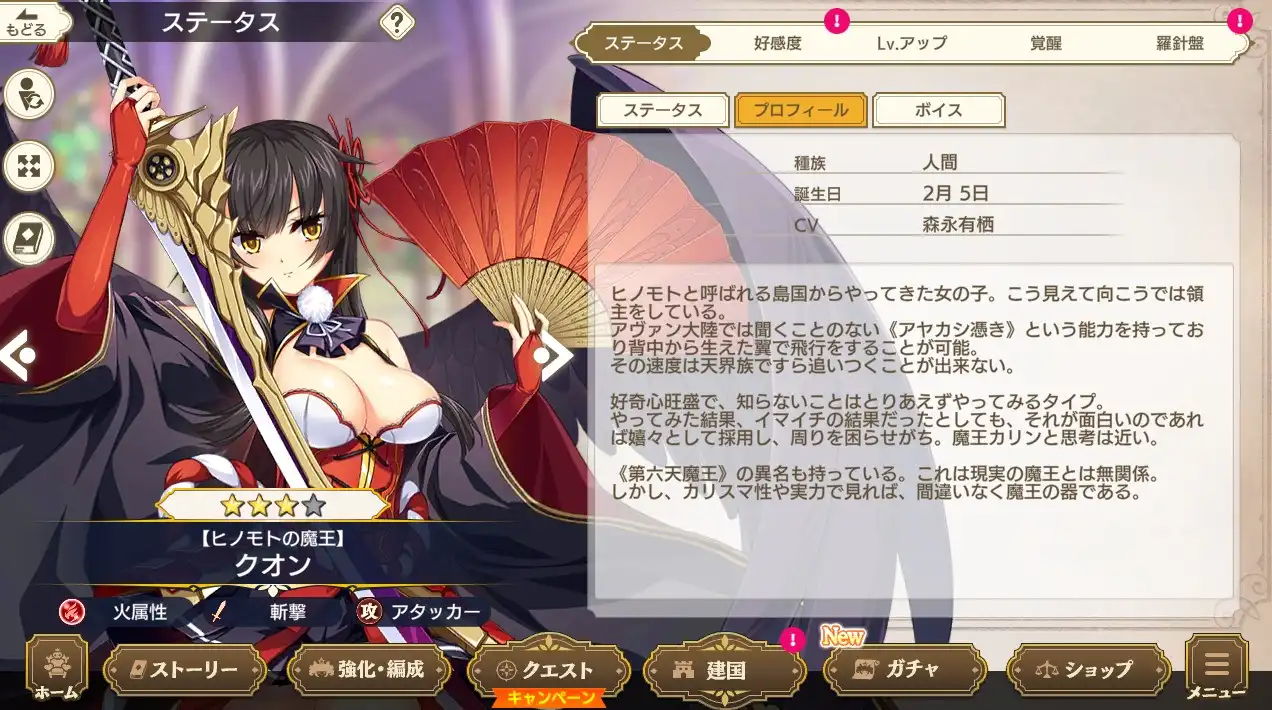This screenshot has width=1272, height=710.
Task: Expand character art with the four-arrows icon
Action: 29,166
